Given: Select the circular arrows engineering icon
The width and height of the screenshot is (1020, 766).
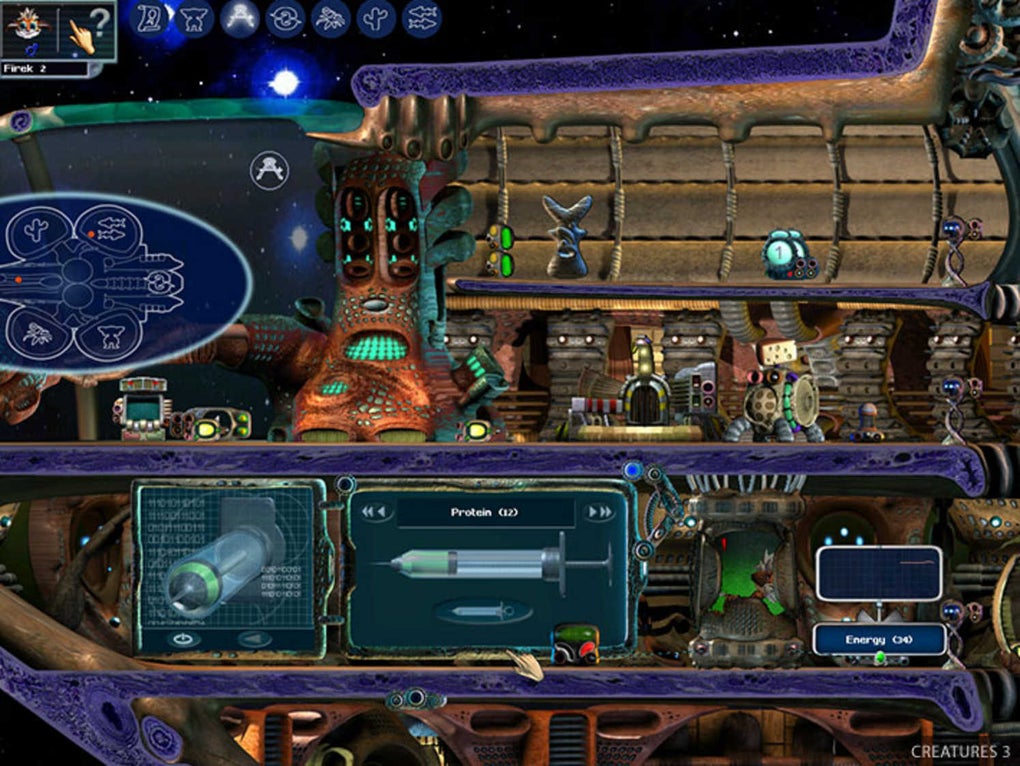Looking at the screenshot, I should pyautogui.click(x=285, y=17).
